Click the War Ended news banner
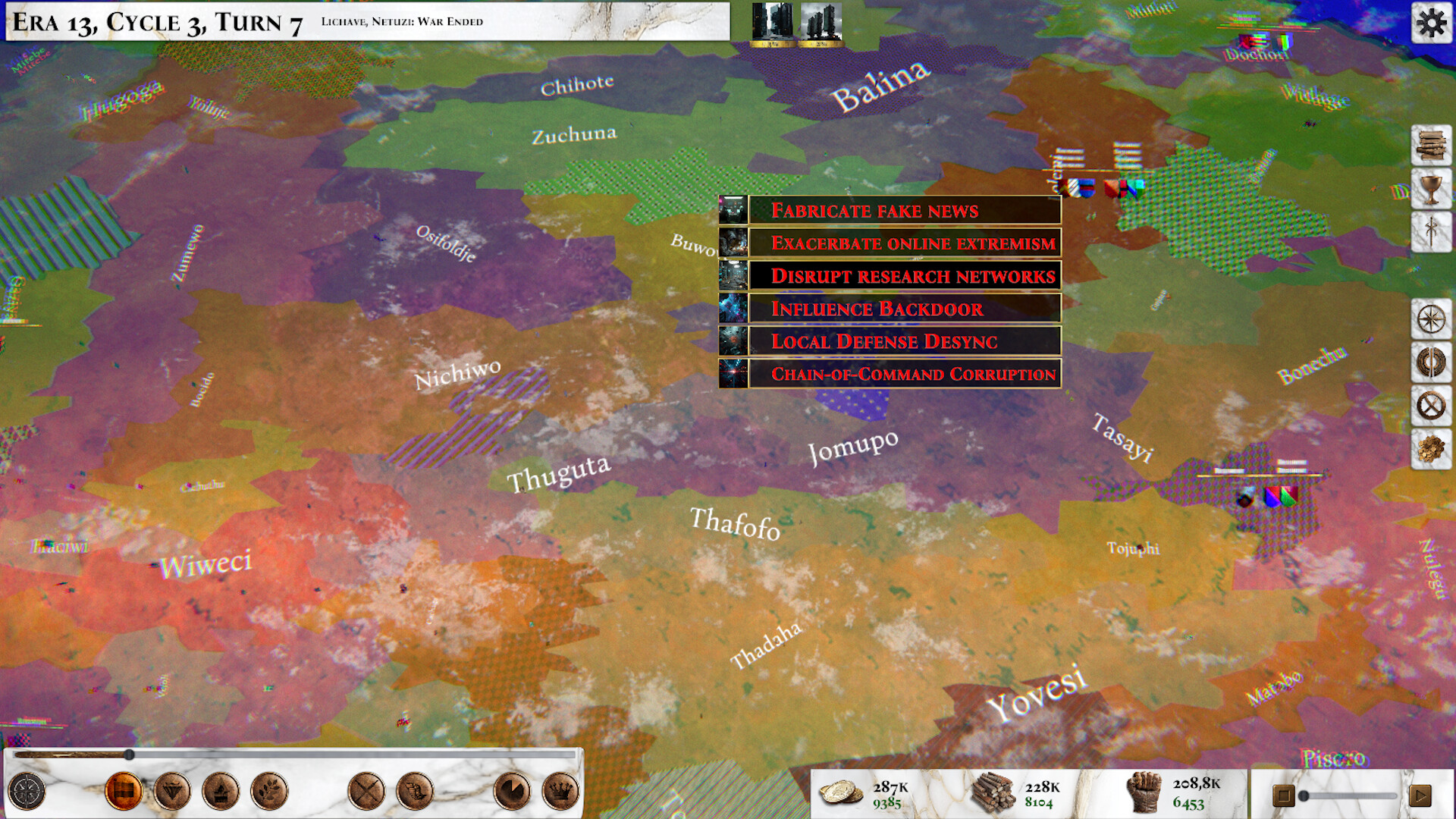1456x819 pixels. click(402, 22)
